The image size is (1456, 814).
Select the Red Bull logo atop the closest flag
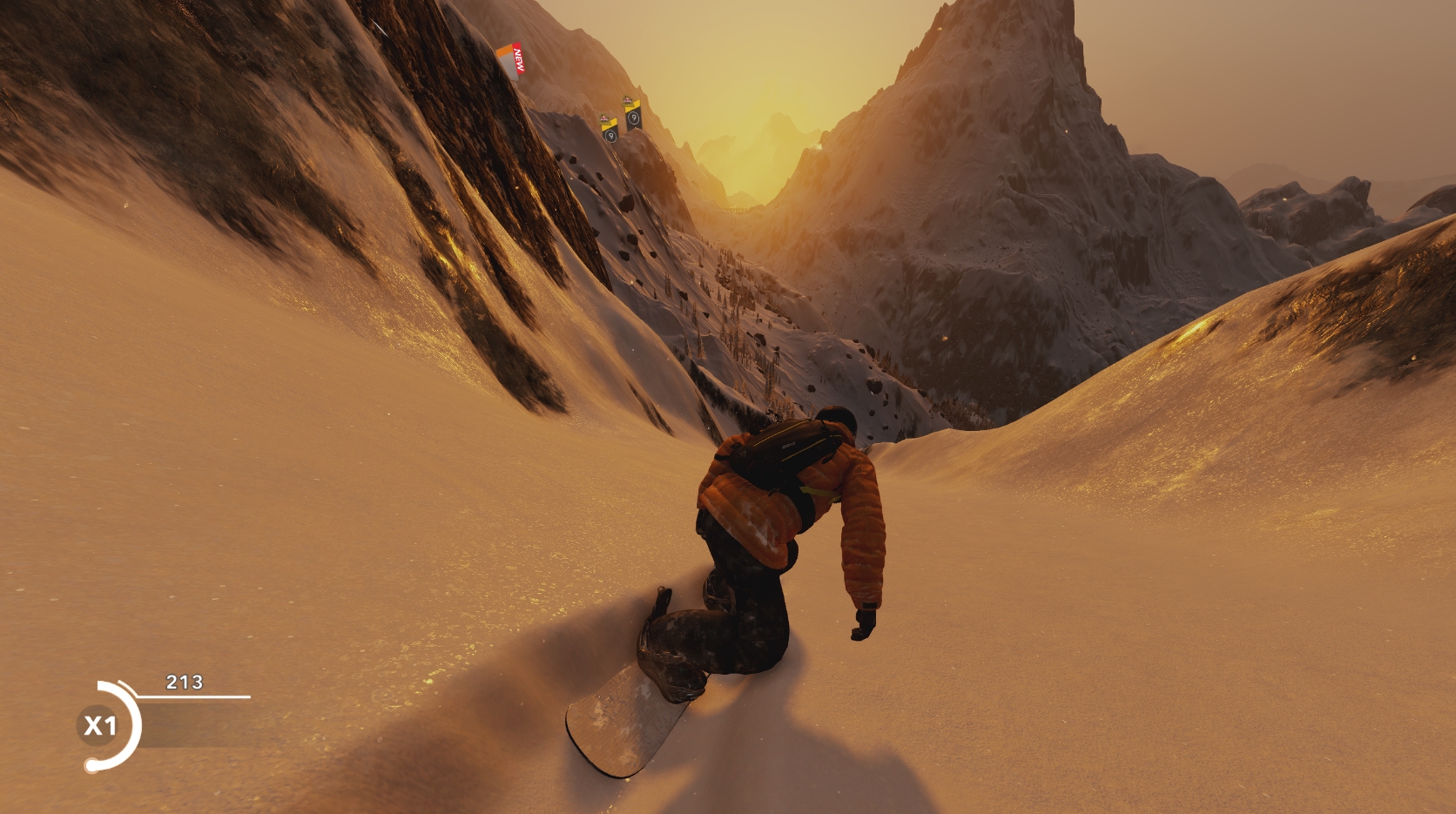point(628,100)
